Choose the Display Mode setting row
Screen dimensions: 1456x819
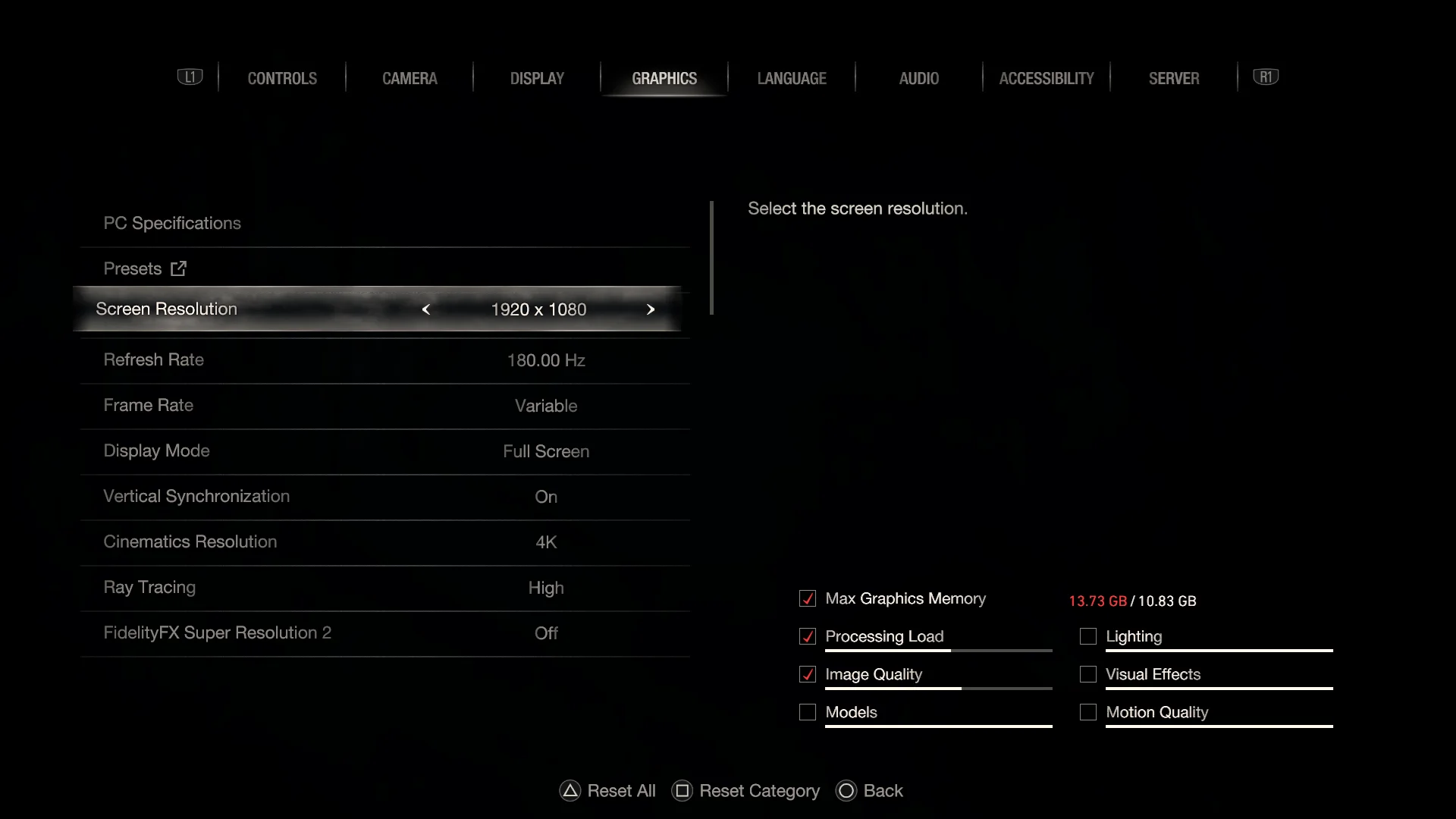[x=384, y=451]
